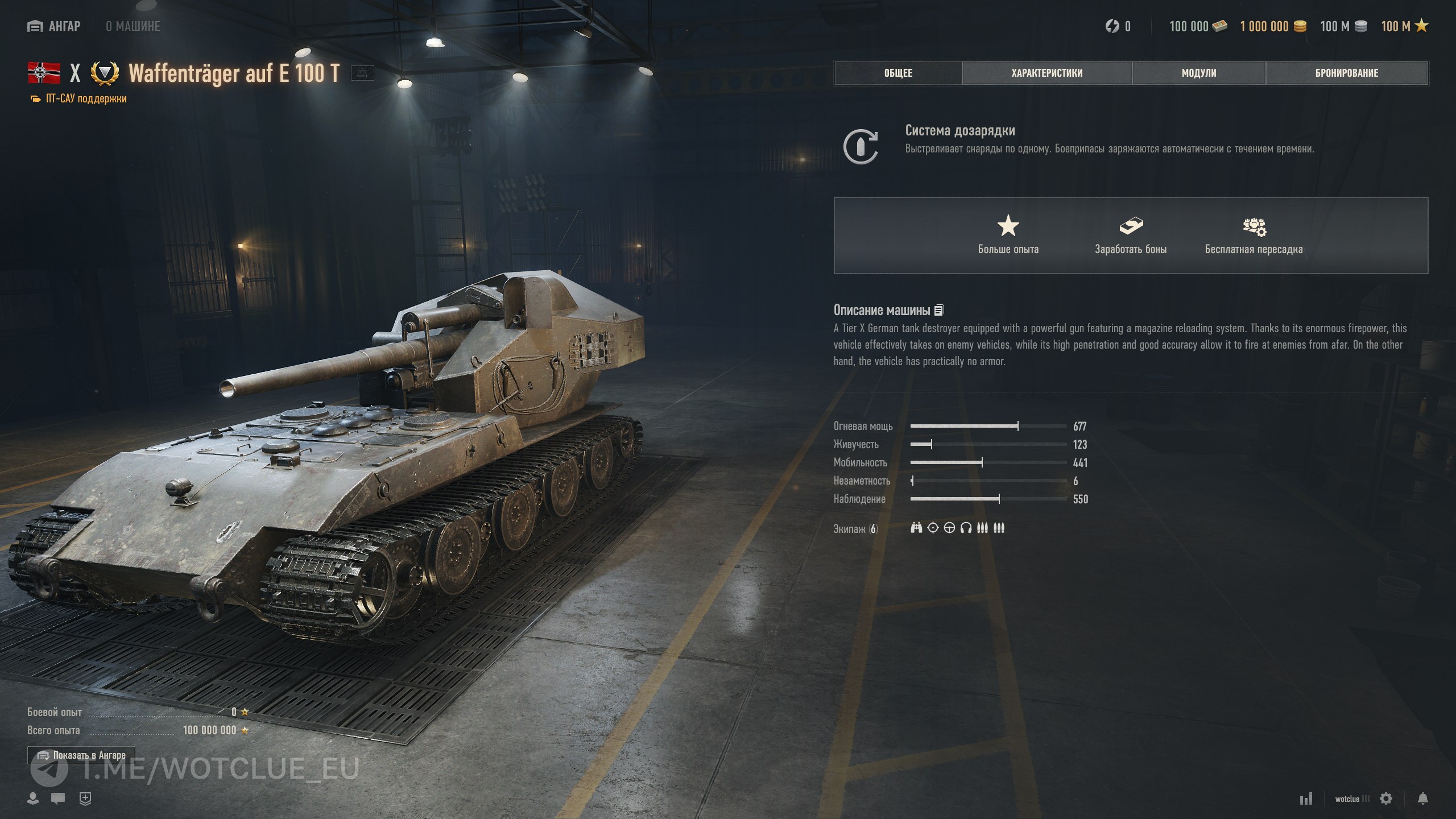Select the Заработать боны bonus icon
Screen dimensions: 1456x819
pyautogui.click(x=1131, y=226)
